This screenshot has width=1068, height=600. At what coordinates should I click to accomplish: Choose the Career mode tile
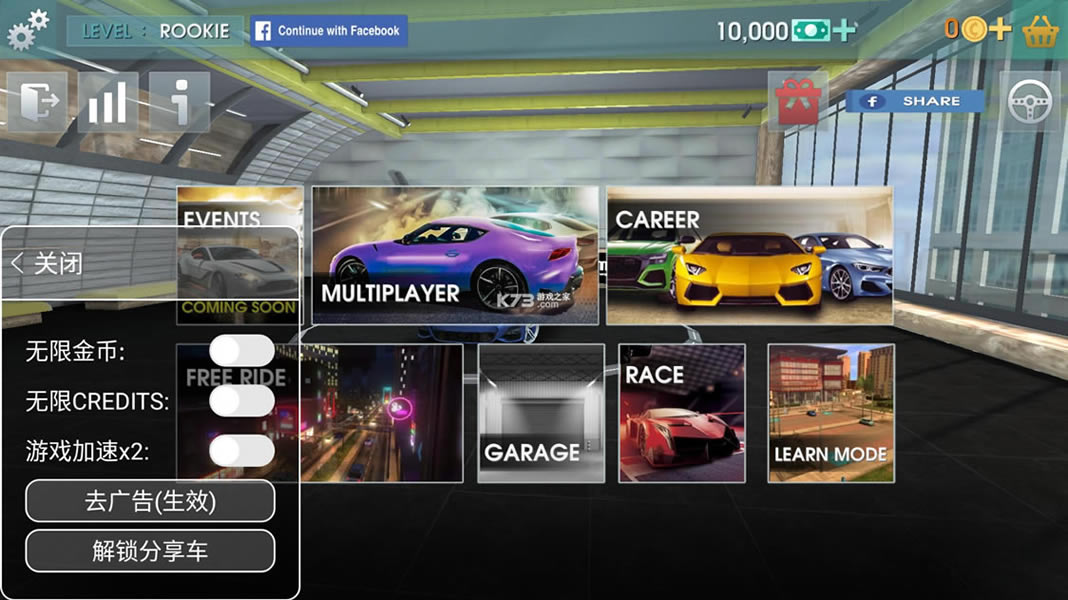(749, 255)
